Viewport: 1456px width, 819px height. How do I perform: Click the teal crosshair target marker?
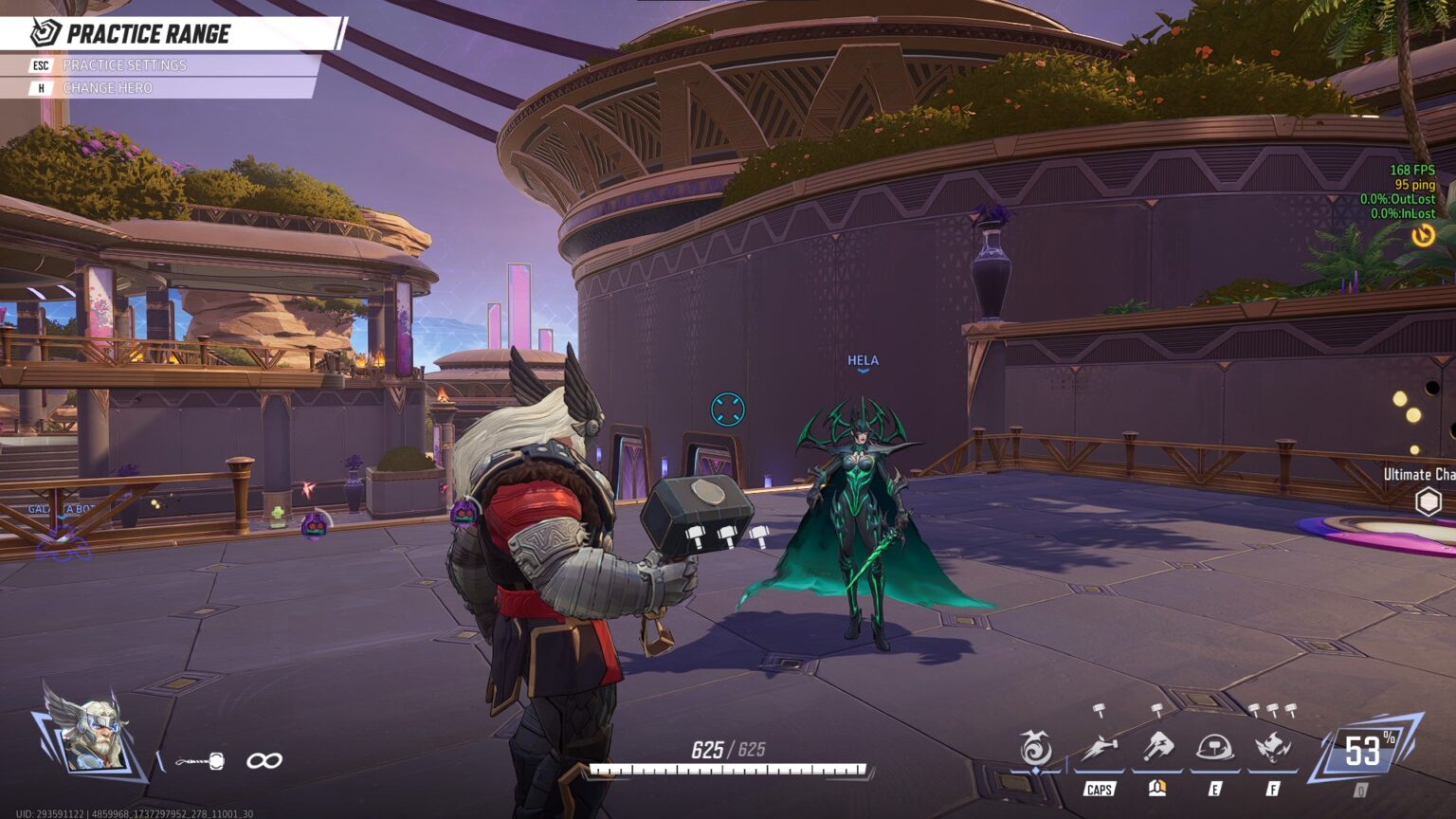click(x=728, y=409)
